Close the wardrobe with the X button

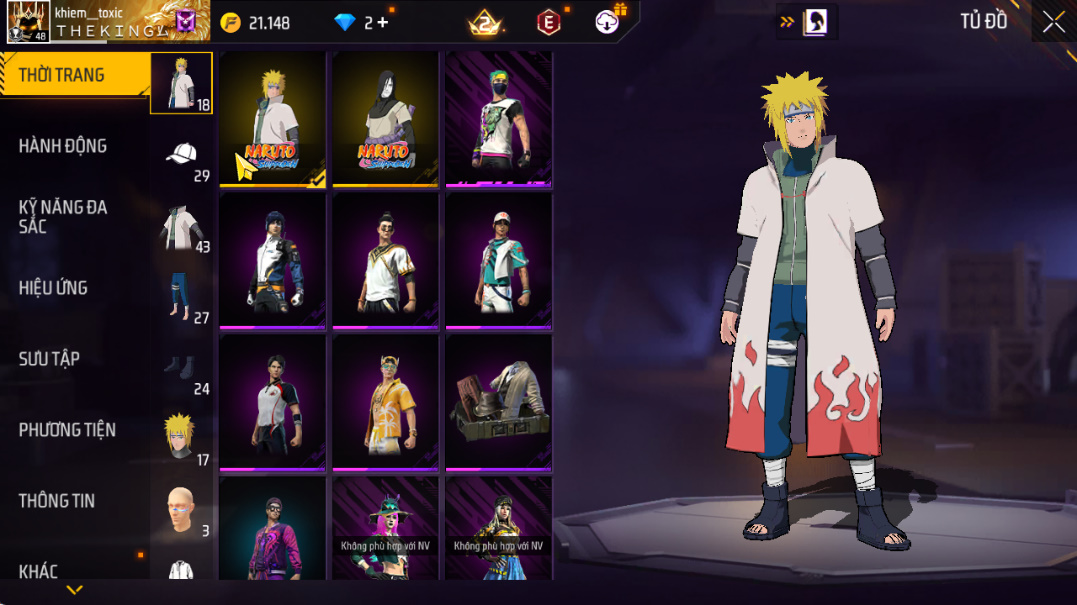tap(1053, 22)
